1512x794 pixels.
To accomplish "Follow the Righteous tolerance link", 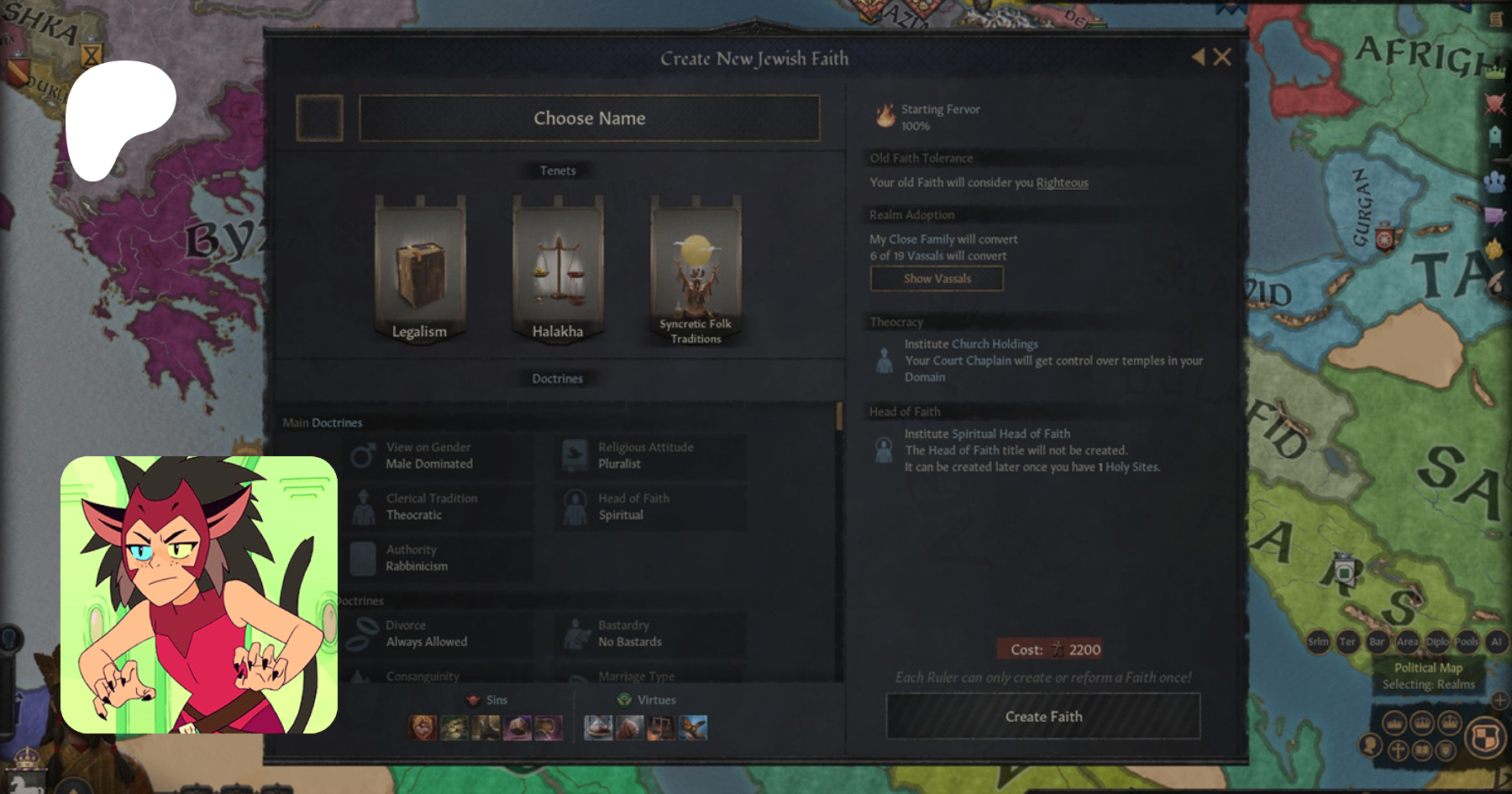I will tap(1062, 183).
